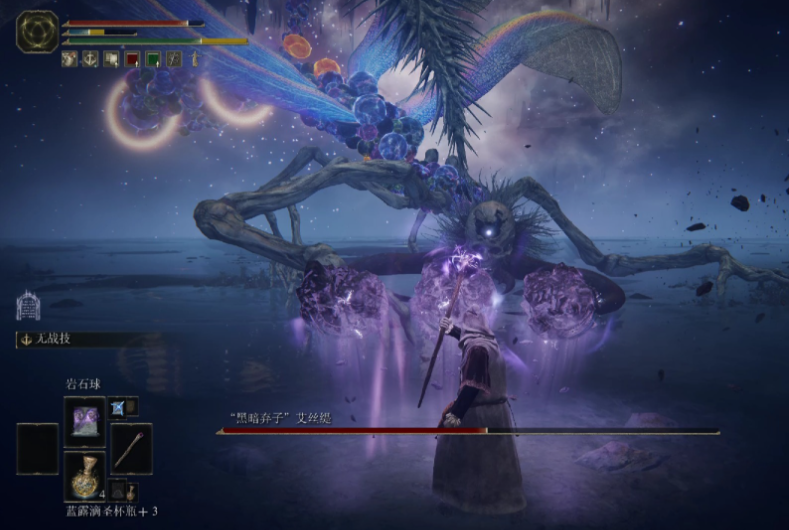Select the Rock Sling spell slot
Screen dimensions: 789x530
tap(85, 421)
